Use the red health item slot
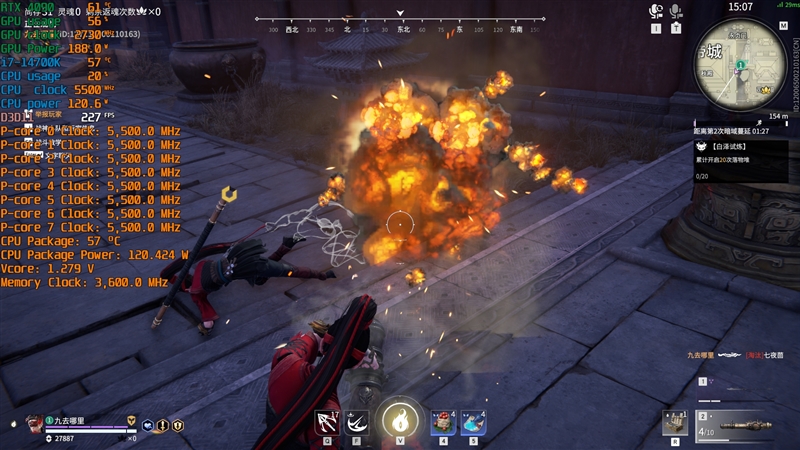Image resolution: width=800 pixels, height=450 pixels. [443, 422]
